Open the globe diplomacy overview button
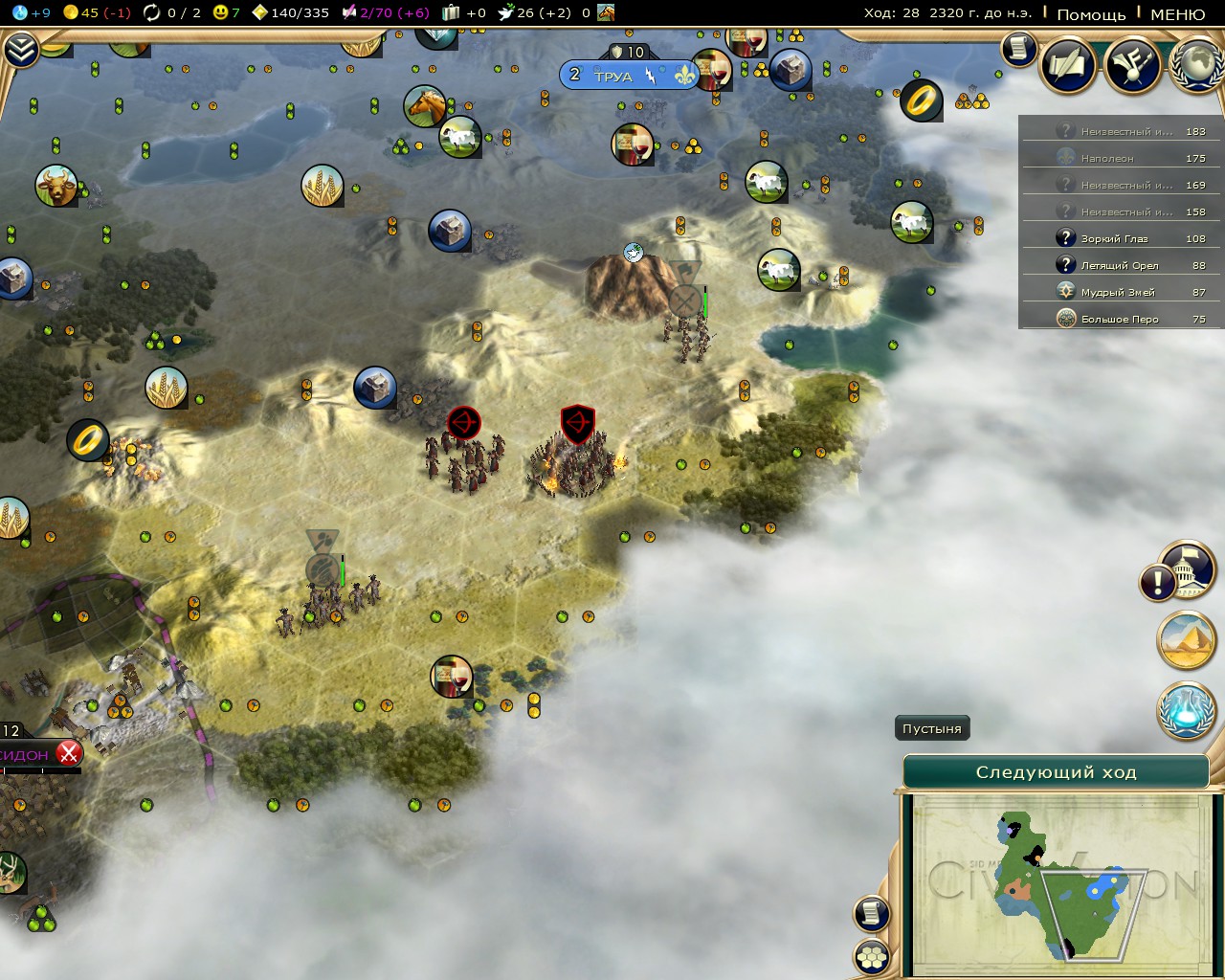The width and height of the screenshot is (1225, 980). tap(1197, 65)
